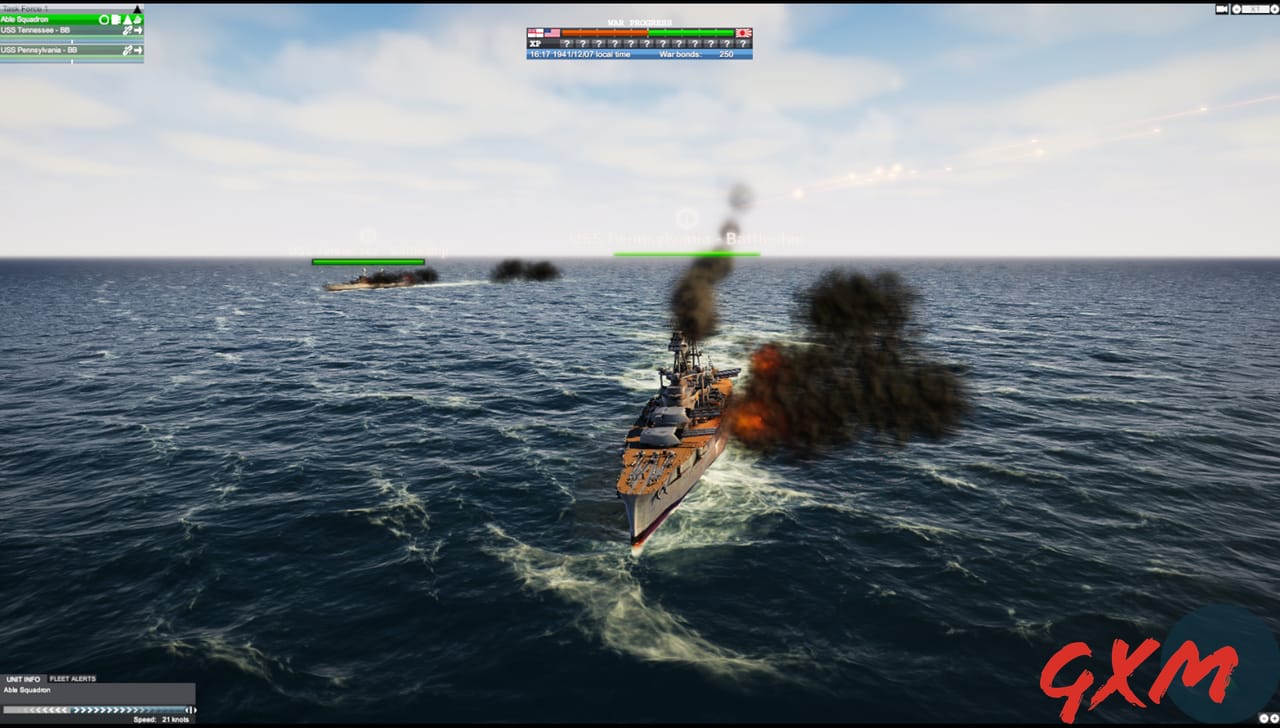Click the camera icon in the top-right corner
This screenshot has width=1280, height=728.
click(x=1220, y=8)
